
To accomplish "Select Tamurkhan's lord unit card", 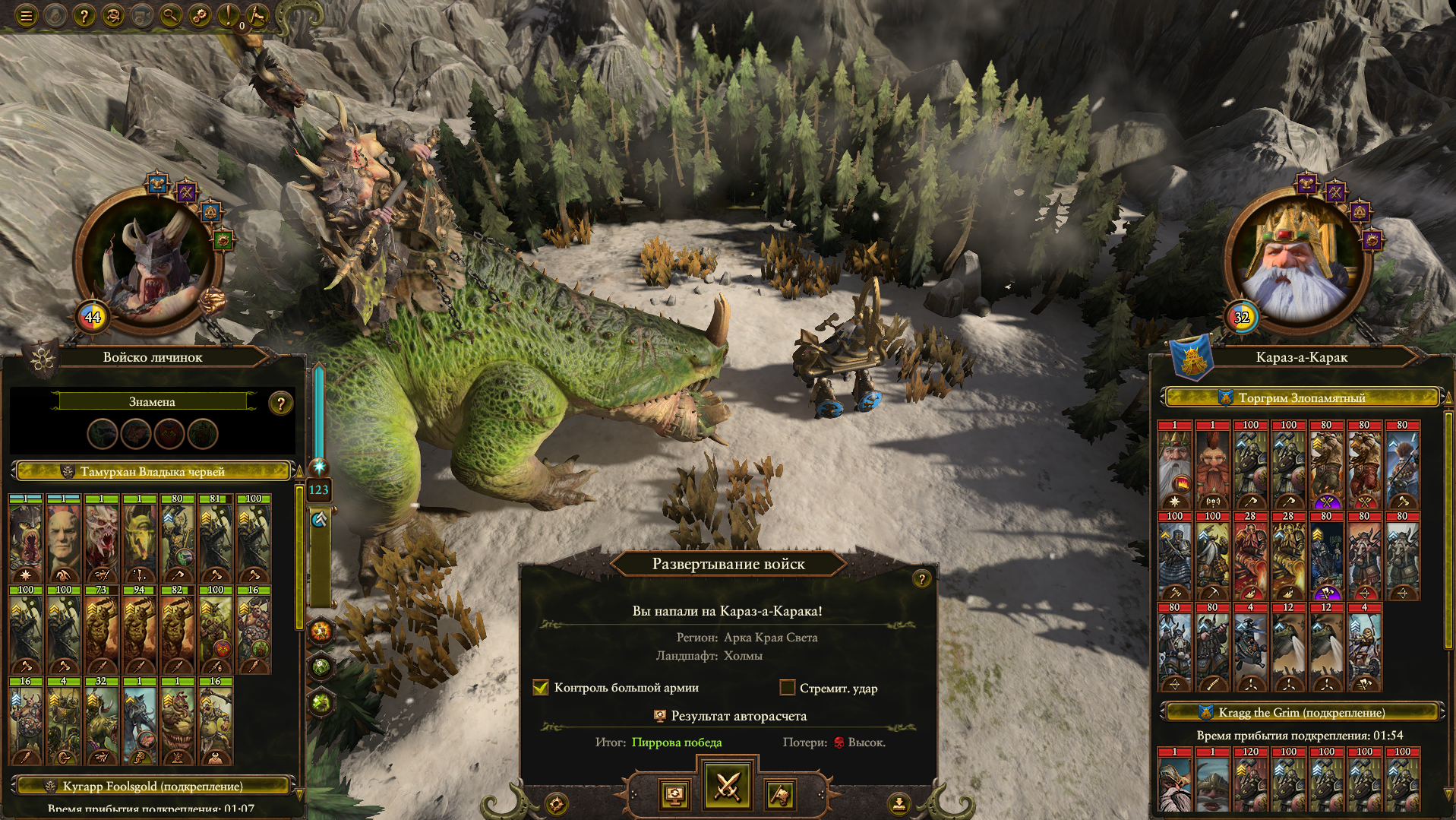I will tap(26, 539).
